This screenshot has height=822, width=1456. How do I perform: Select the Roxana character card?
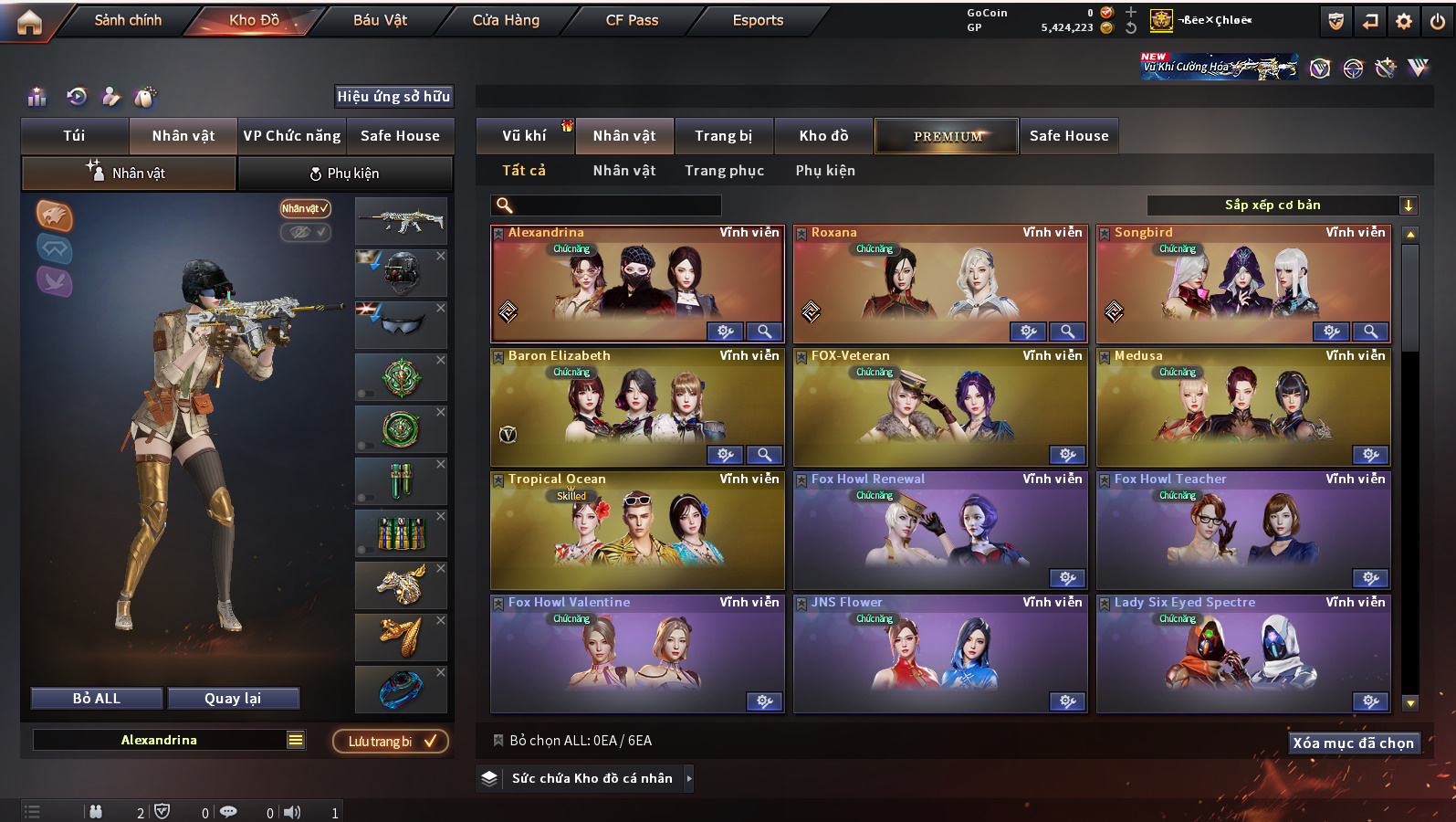click(940, 284)
